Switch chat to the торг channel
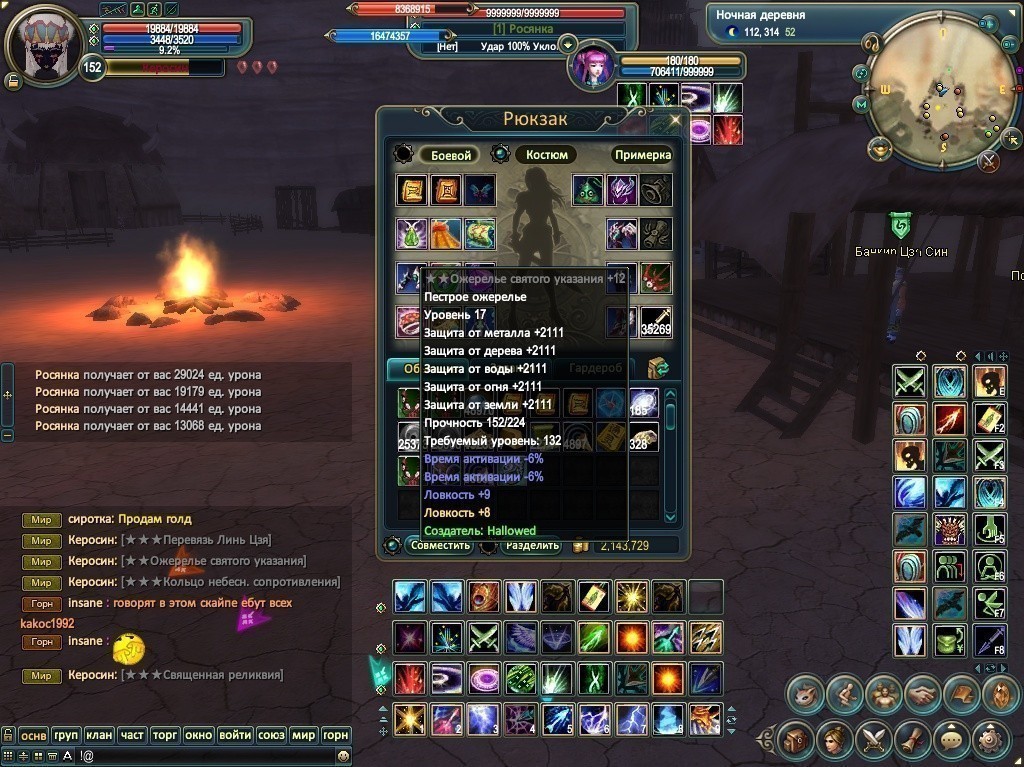 tap(165, 735)
